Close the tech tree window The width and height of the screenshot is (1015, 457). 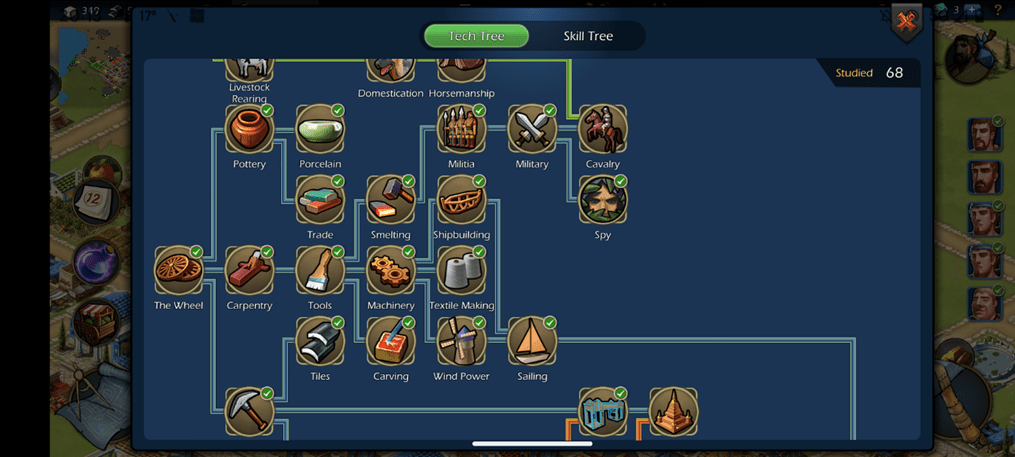pos(906,22)
